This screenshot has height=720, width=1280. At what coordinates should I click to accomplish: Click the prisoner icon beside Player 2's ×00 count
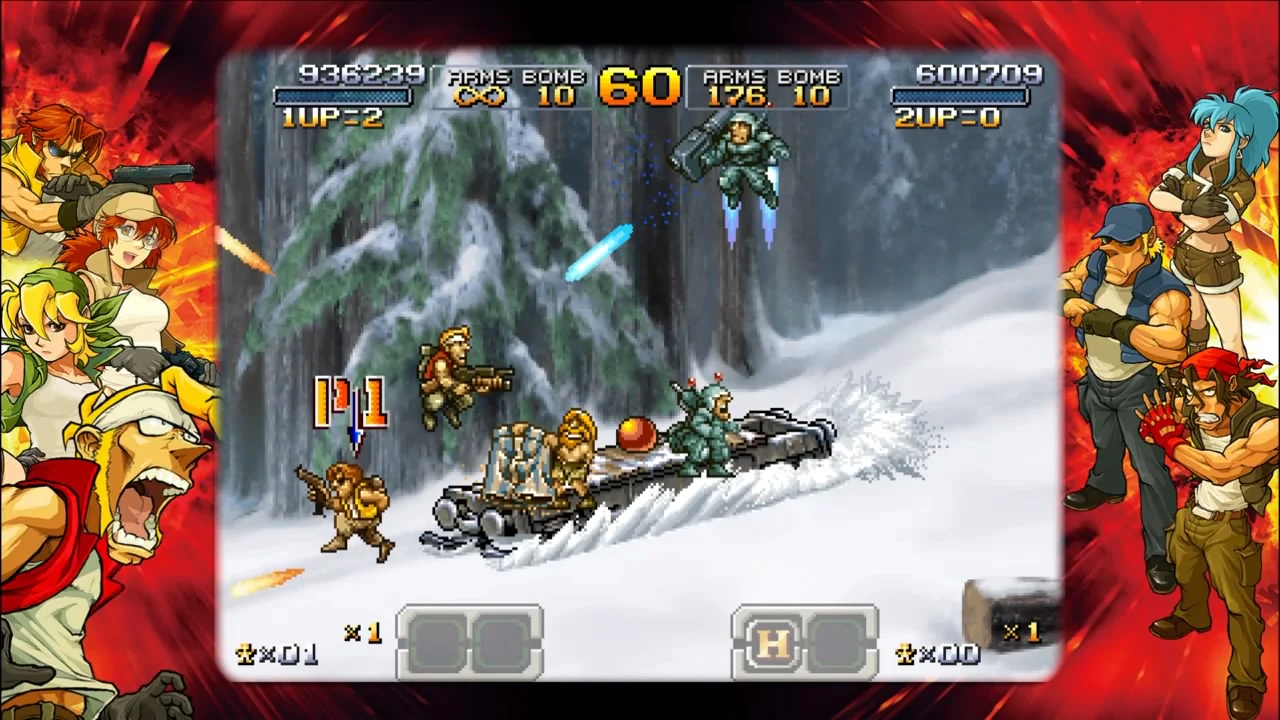pyautogui.click(x=905, y=654)
